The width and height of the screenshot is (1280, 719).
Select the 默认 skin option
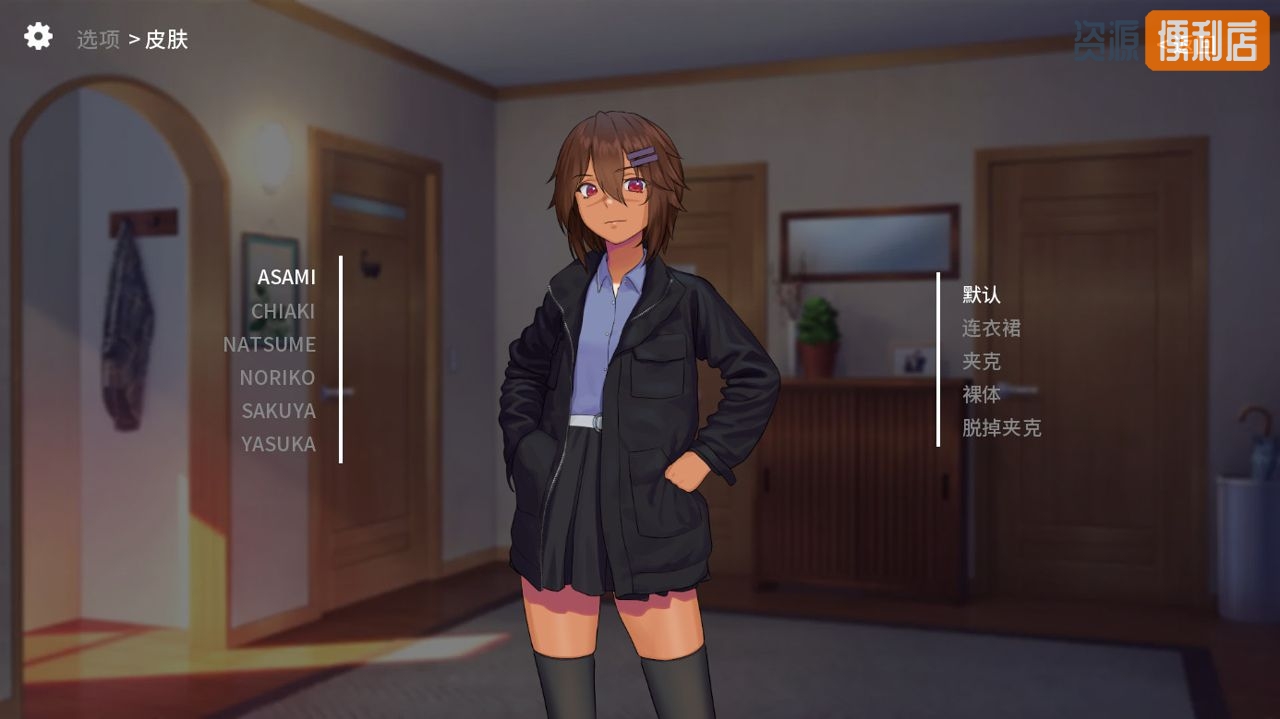[981, 294]
